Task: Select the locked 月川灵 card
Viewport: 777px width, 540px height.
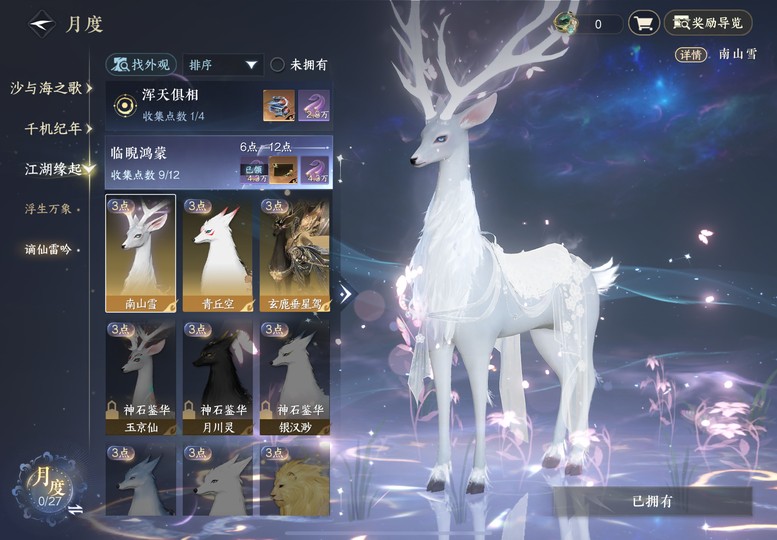Action: click(x=217, y=377)
